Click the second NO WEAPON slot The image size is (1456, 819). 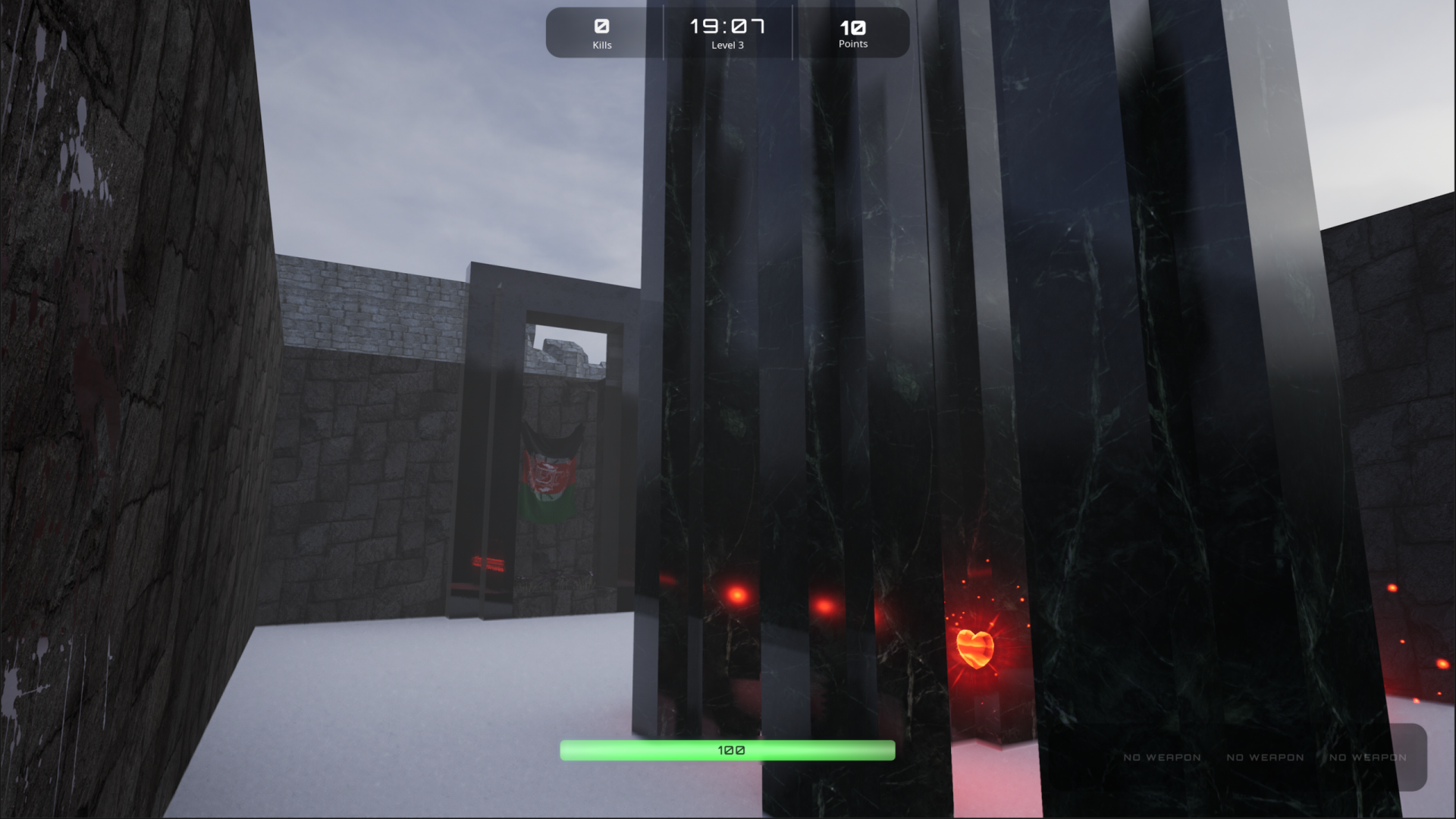point(1265,757)
